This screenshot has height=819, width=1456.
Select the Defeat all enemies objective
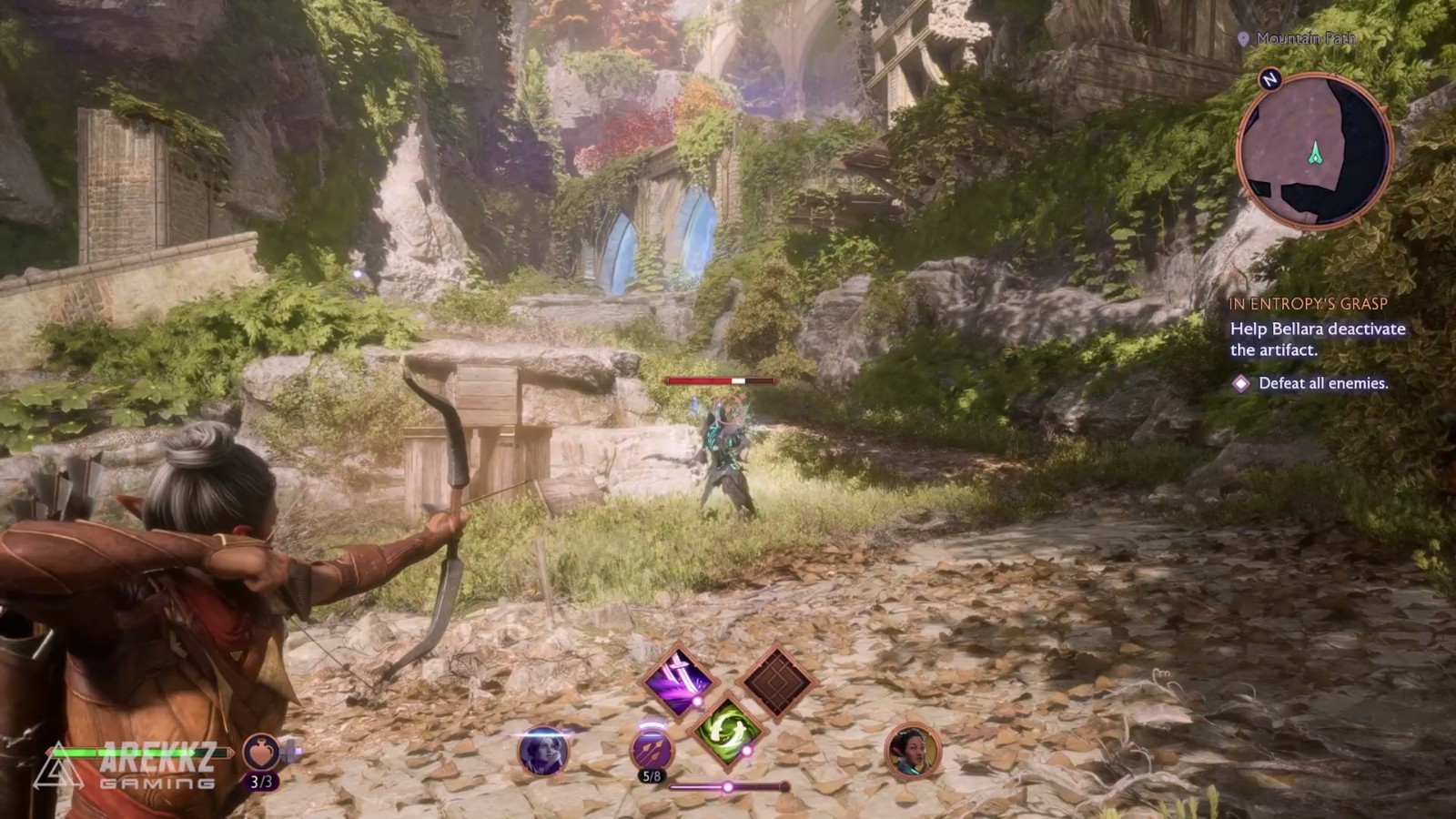pyautogui.click(x=1322, y=383)
